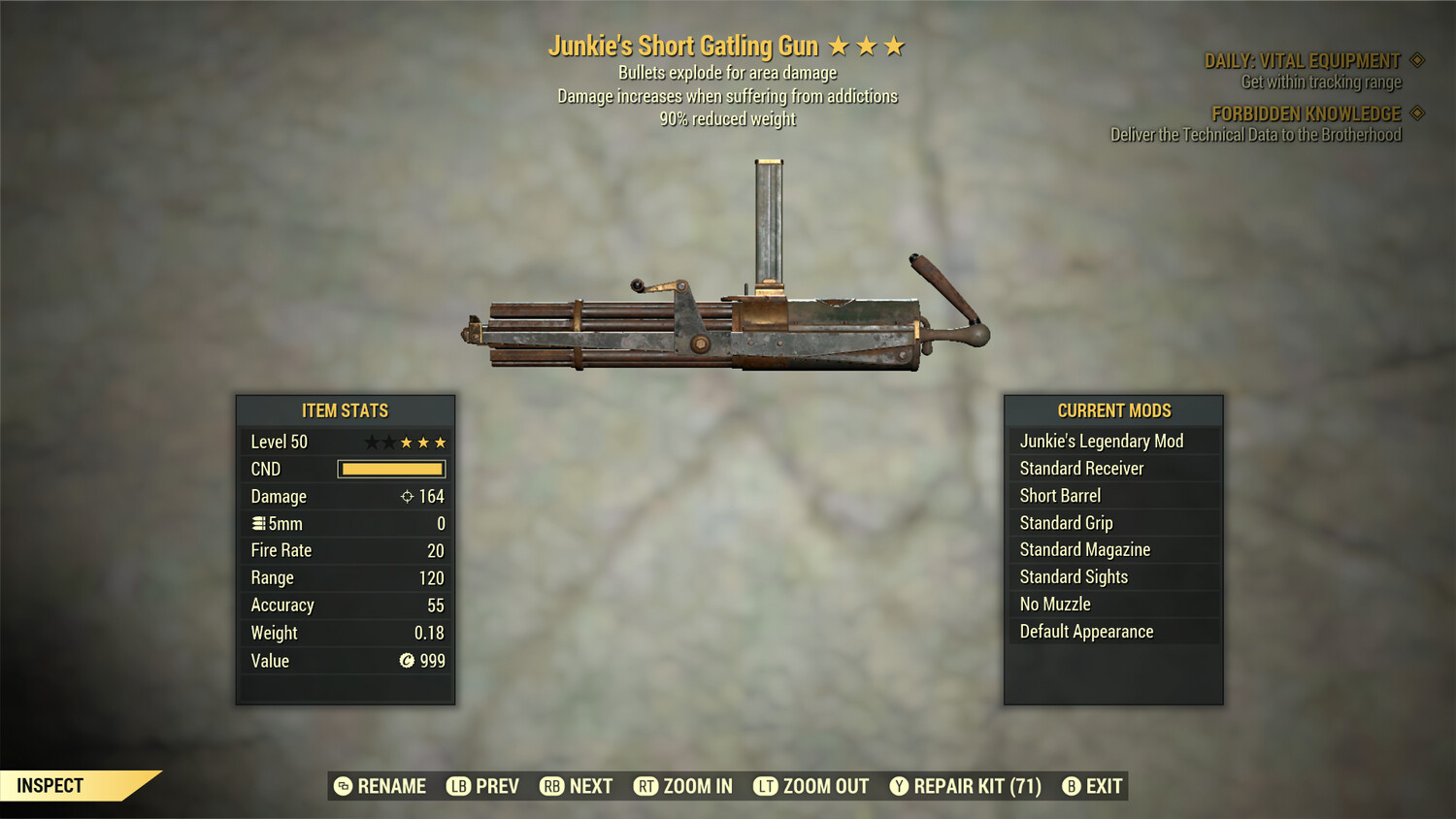Click the RT Zoom In button icon
Image resolution: width=1456 pixels, height=819 pixels.
pyautogui.click(x=645, y=786)
